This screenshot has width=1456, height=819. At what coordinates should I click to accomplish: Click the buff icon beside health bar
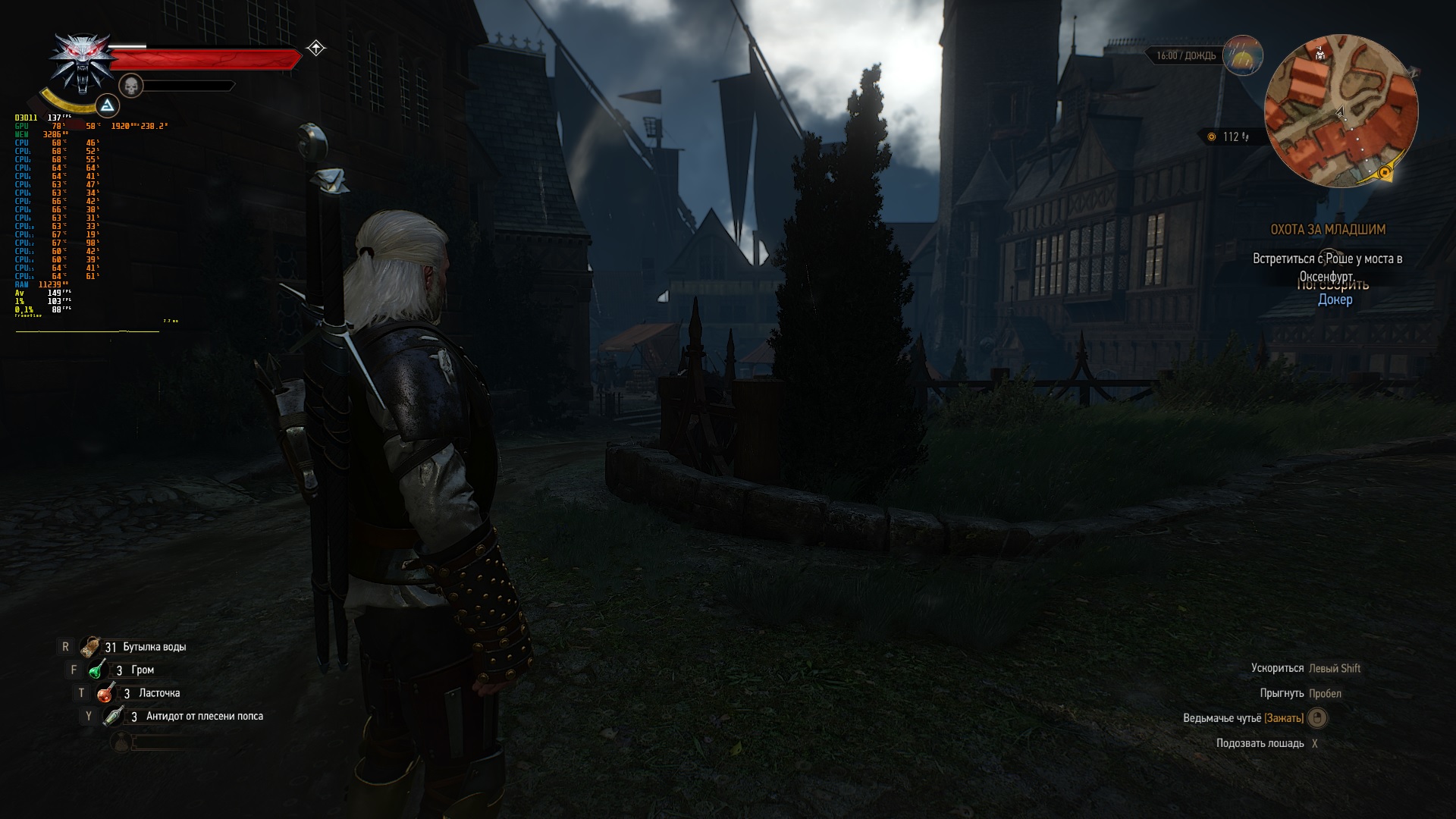[316, 49]
